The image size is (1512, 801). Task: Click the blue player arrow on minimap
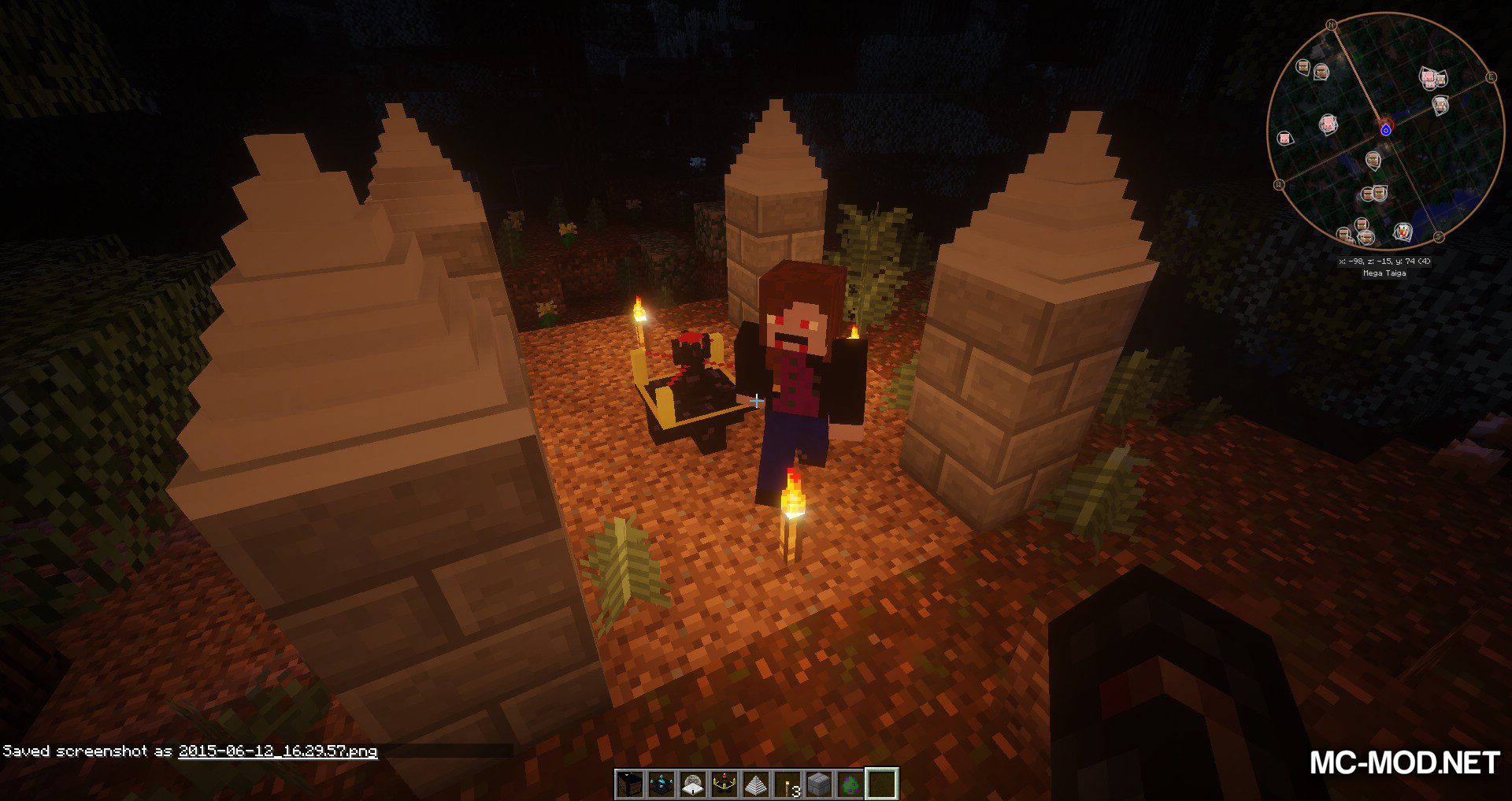coord(1385,129)
